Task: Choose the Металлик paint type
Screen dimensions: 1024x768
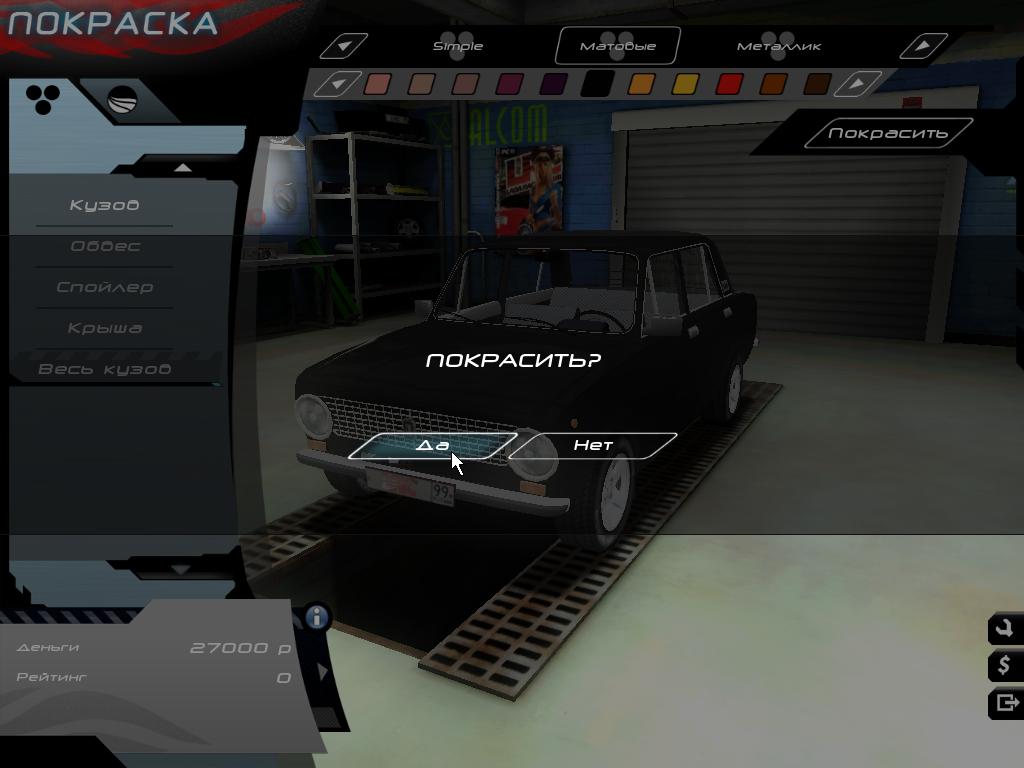Action: coord(779,46)
